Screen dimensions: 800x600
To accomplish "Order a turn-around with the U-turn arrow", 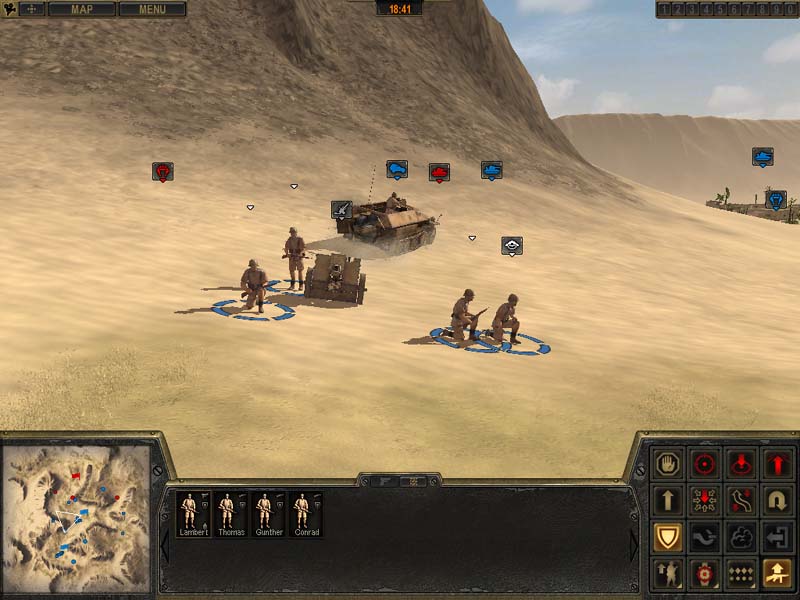I will click(776, 500).
